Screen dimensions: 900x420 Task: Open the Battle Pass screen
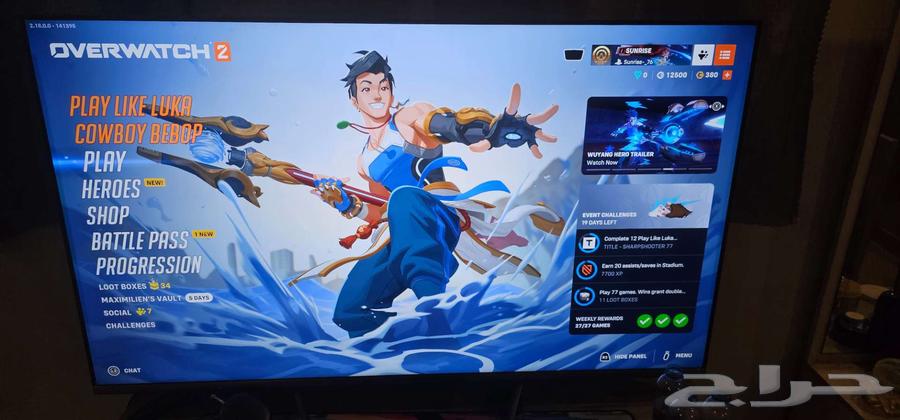tap(138, 241)
